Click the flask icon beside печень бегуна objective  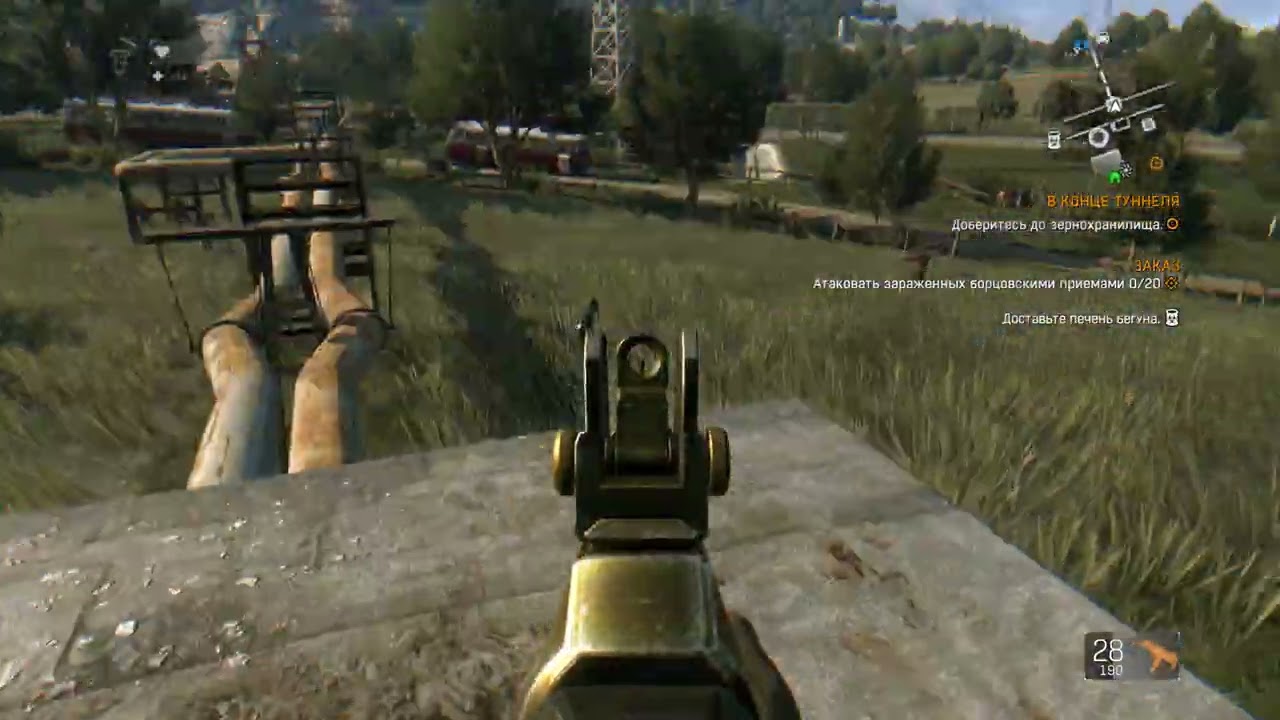coord(1172,318)
